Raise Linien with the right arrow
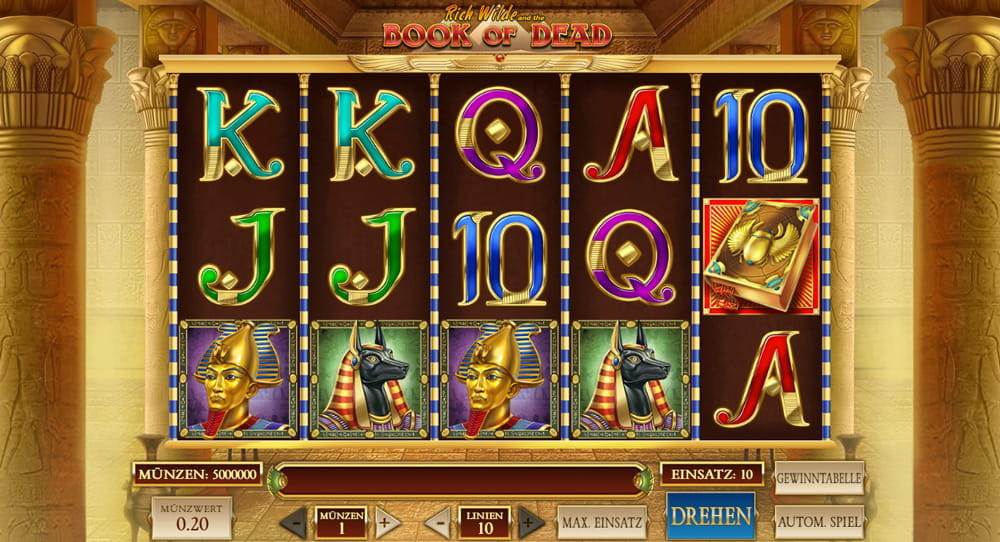Screen dimensions: 1000x542 pyautogui.click(x=531, y=522)
